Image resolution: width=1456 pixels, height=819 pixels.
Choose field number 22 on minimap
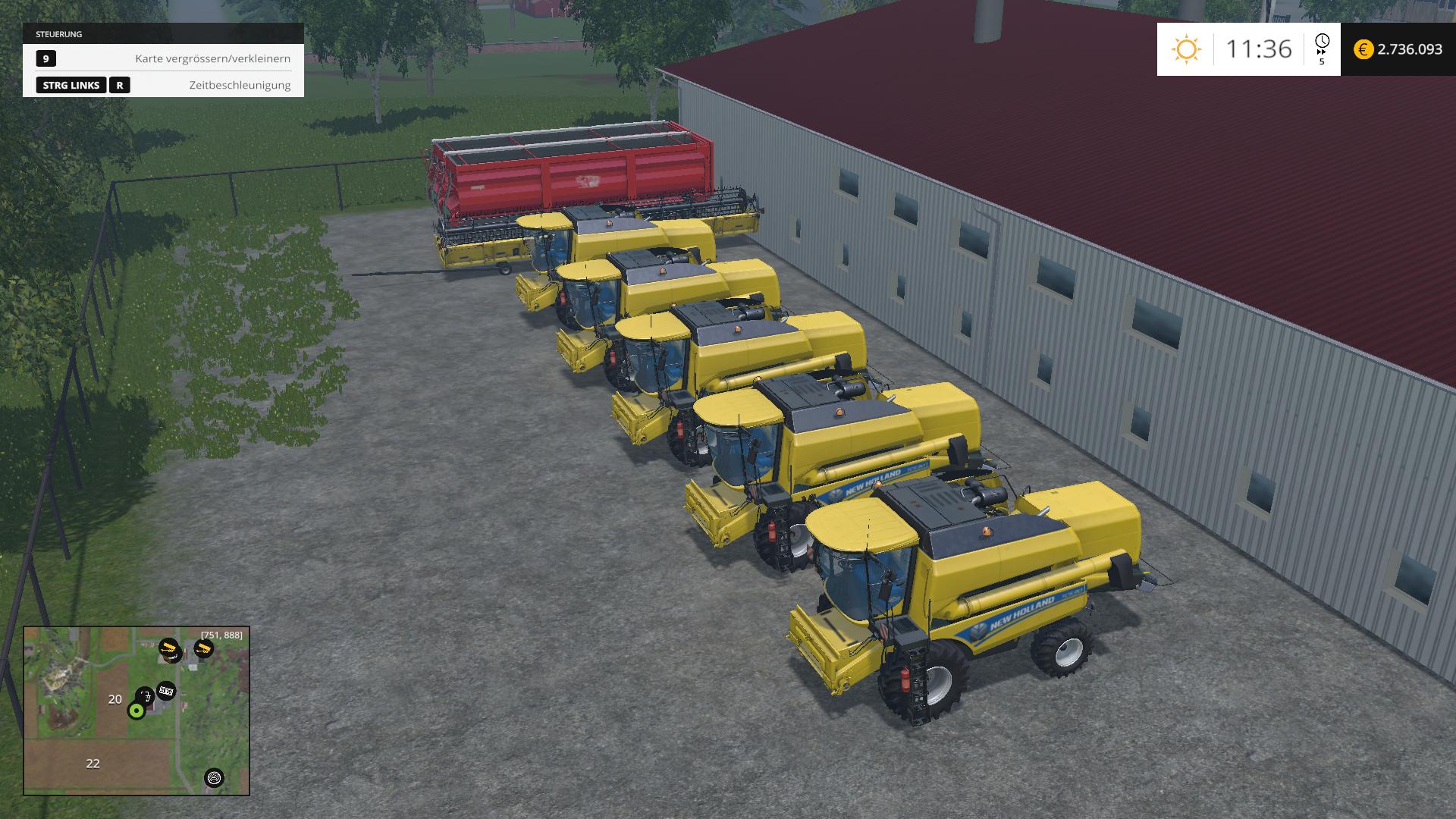93,764
